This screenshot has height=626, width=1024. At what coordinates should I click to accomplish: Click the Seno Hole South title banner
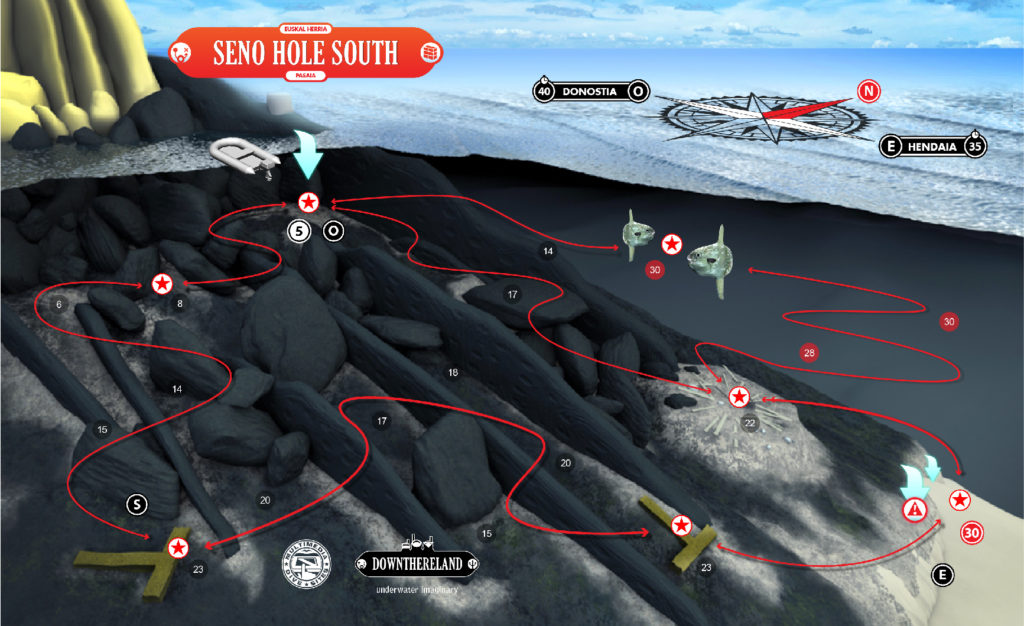coord(305,53)
